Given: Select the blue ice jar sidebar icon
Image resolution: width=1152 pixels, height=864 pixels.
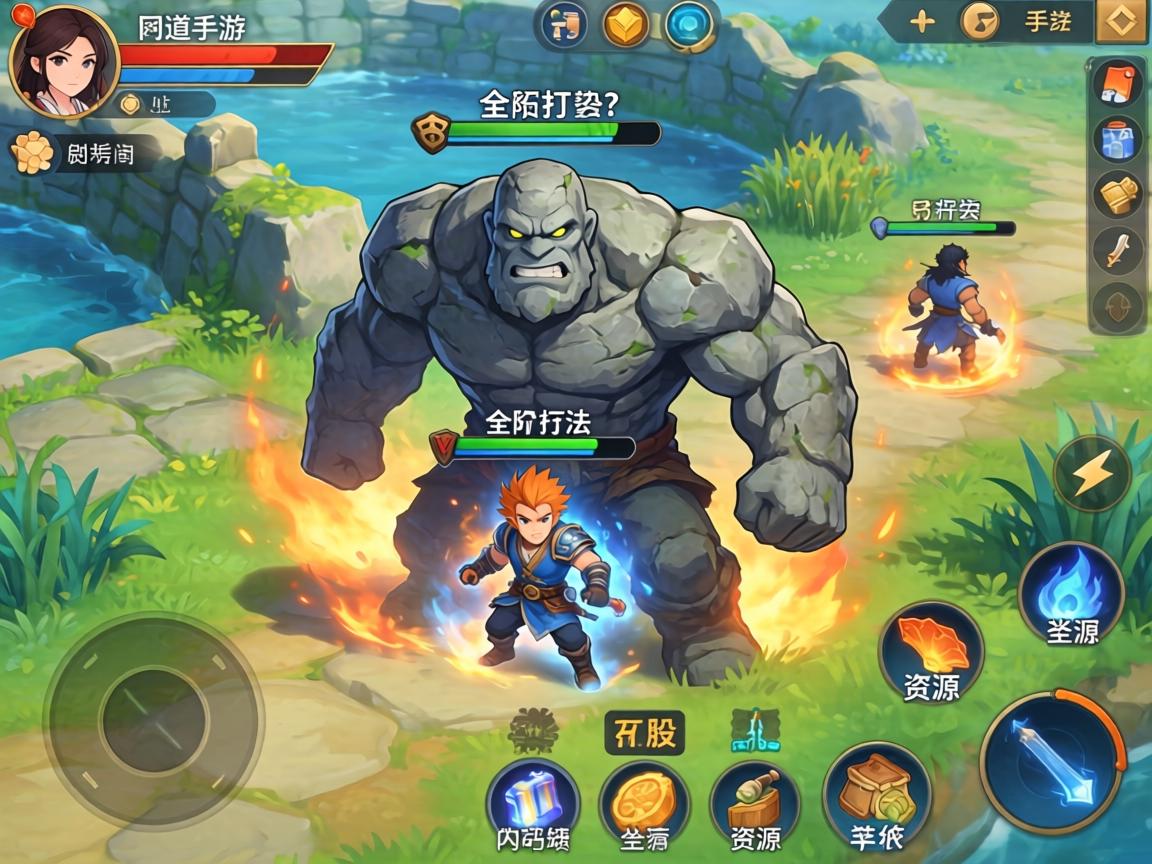Looking at the screenshot, I should tap(1116, 139).
